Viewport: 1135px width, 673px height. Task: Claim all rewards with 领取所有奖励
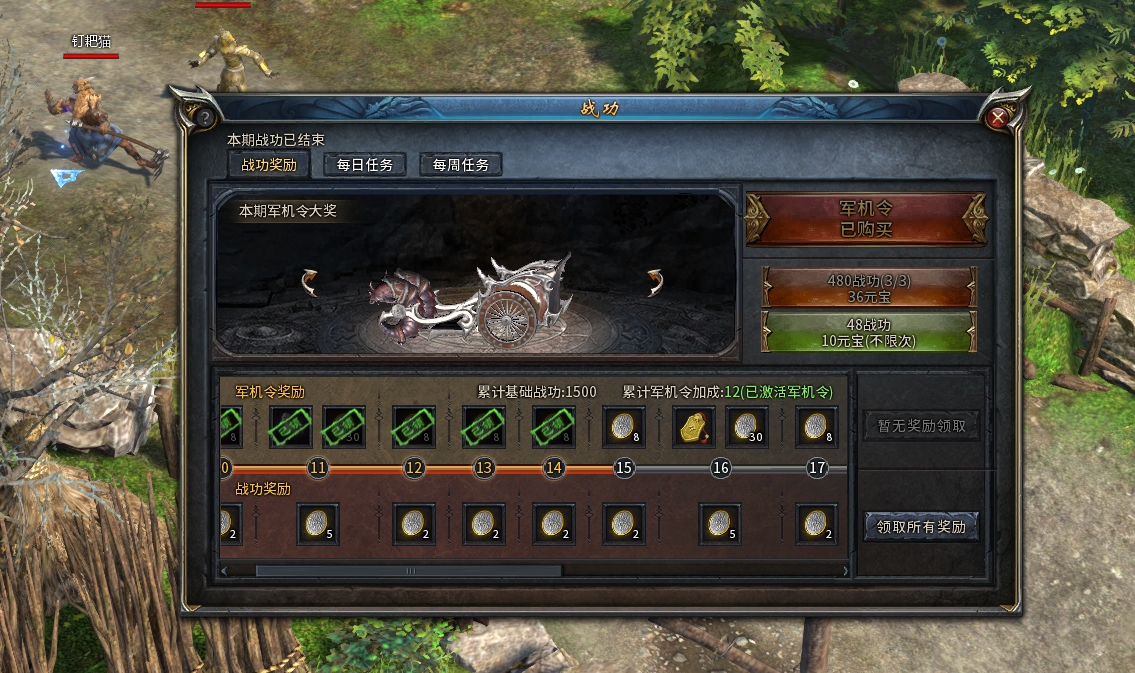[x=921, y=526]
